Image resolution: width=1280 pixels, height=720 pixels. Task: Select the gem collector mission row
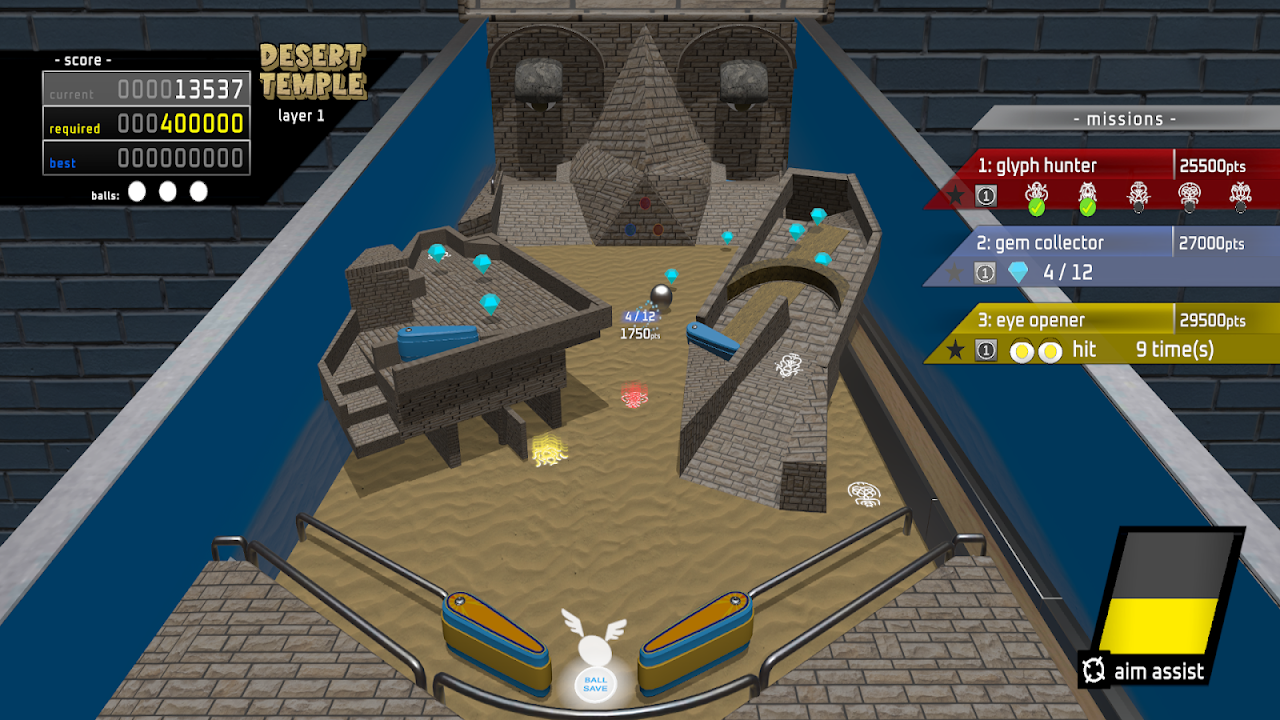tap(1100, 257)
